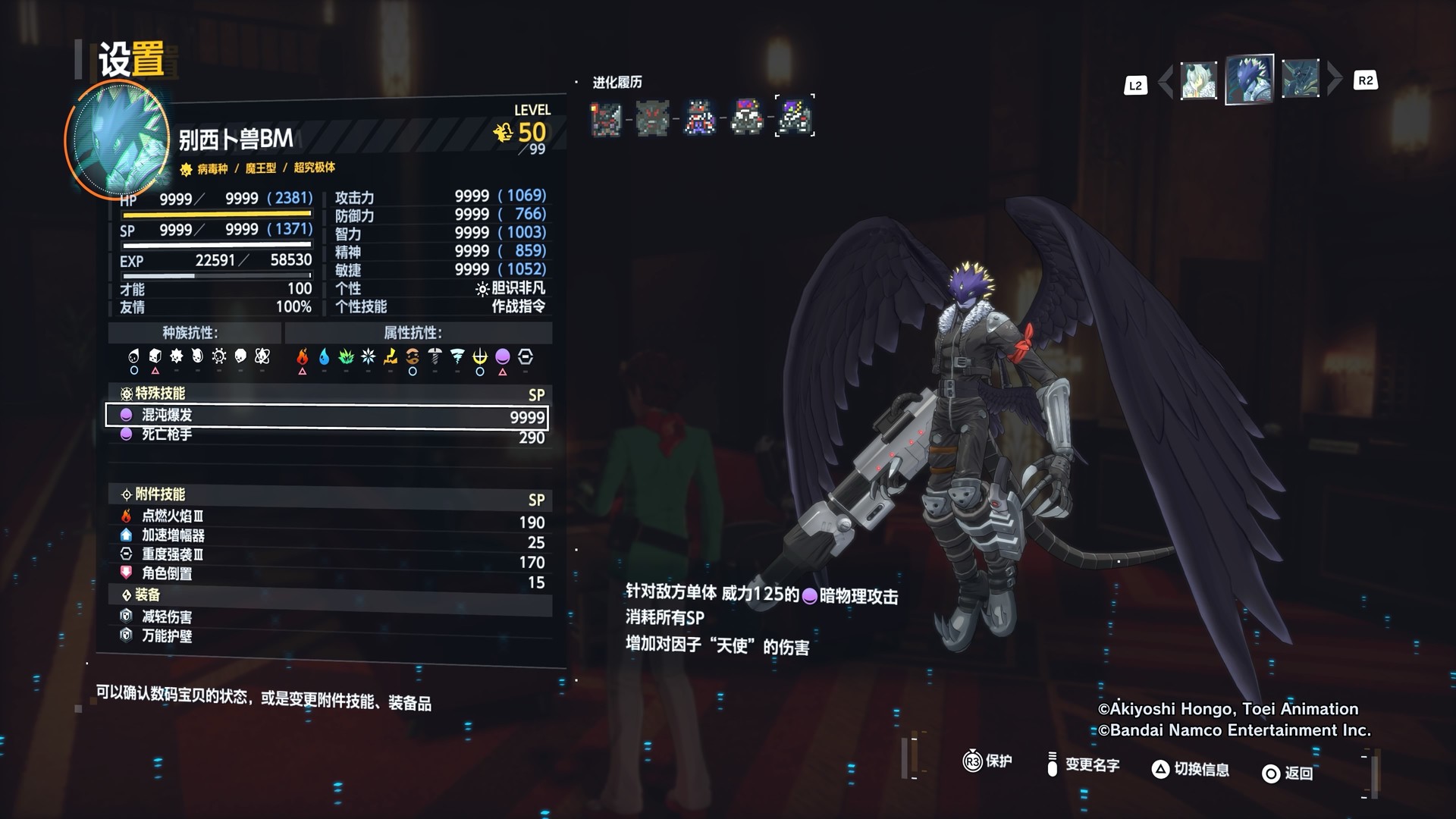Open the 减轻伤害 equipment slot

(326, 617)
